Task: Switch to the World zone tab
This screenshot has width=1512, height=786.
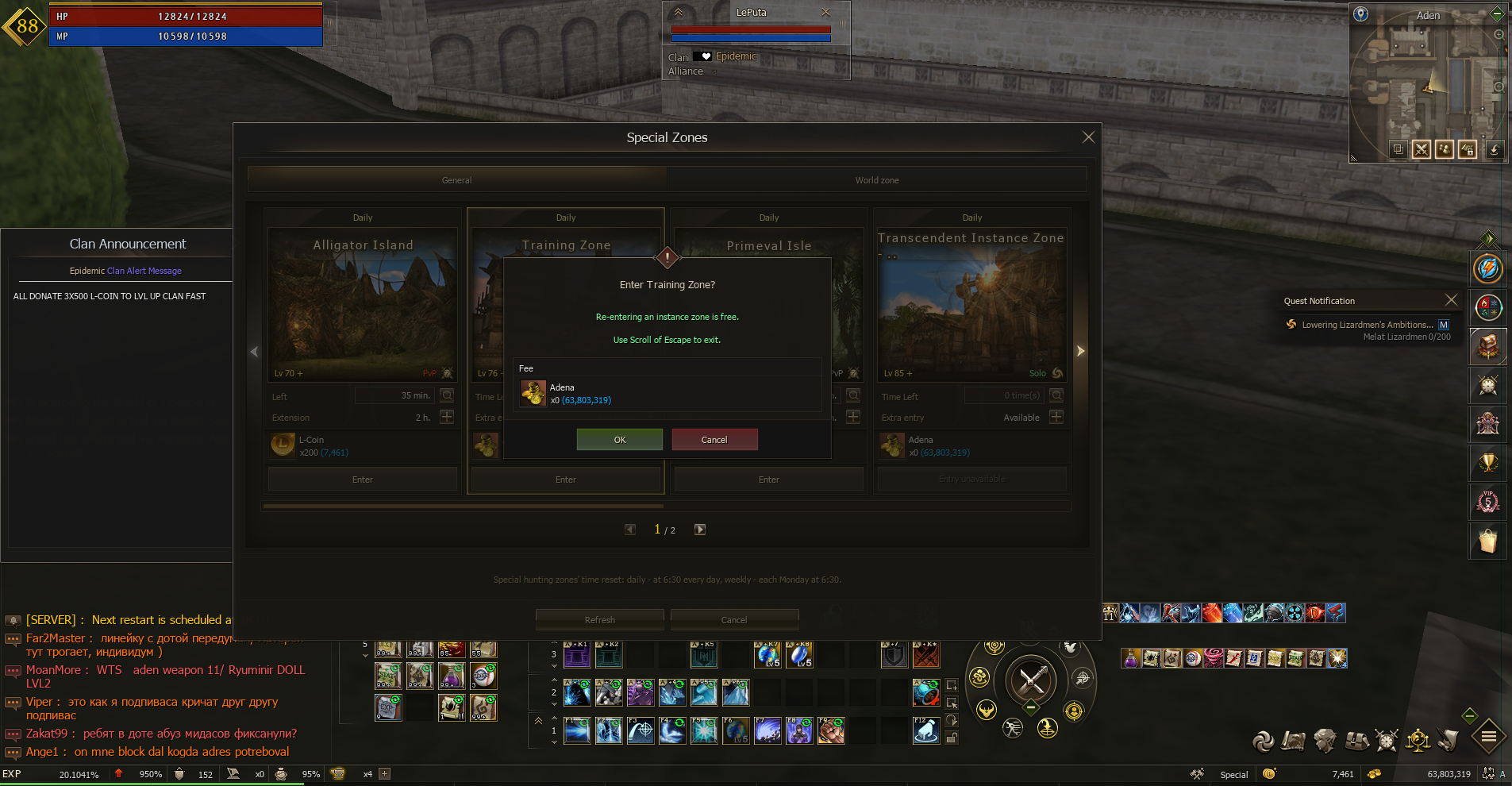Action: (x=876, y=180)
